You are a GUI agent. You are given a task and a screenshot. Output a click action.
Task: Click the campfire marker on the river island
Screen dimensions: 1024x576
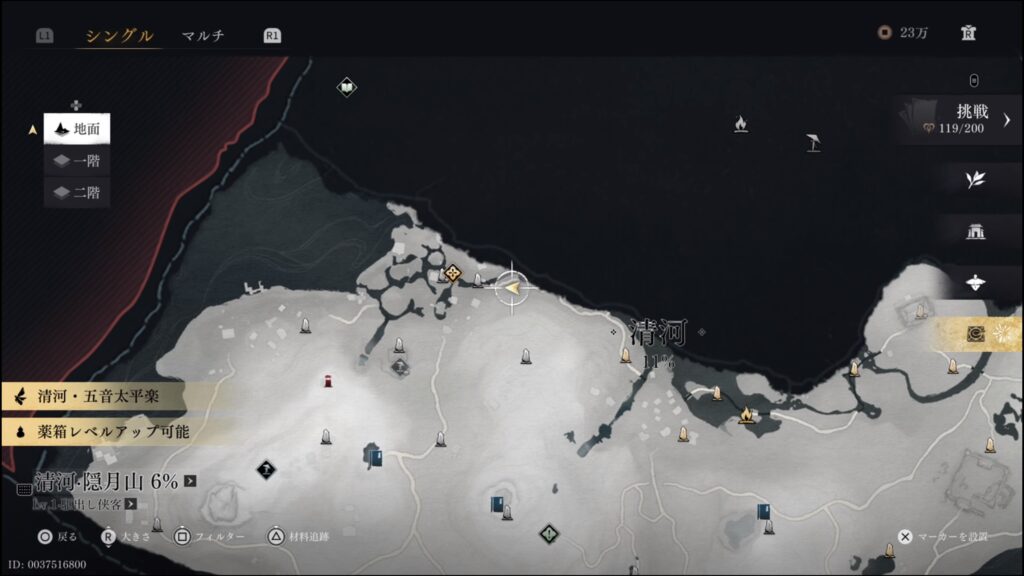(745, 415)
